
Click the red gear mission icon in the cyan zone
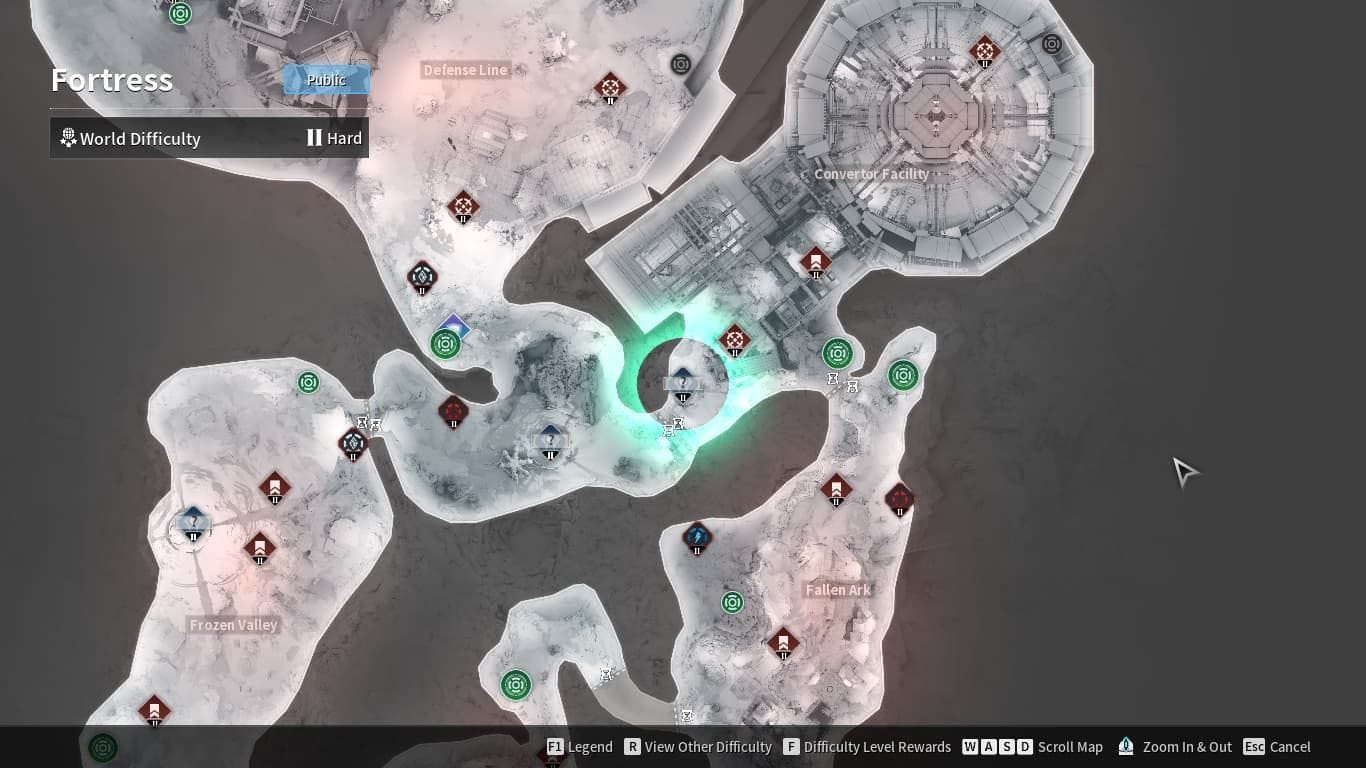pos(736,341)
